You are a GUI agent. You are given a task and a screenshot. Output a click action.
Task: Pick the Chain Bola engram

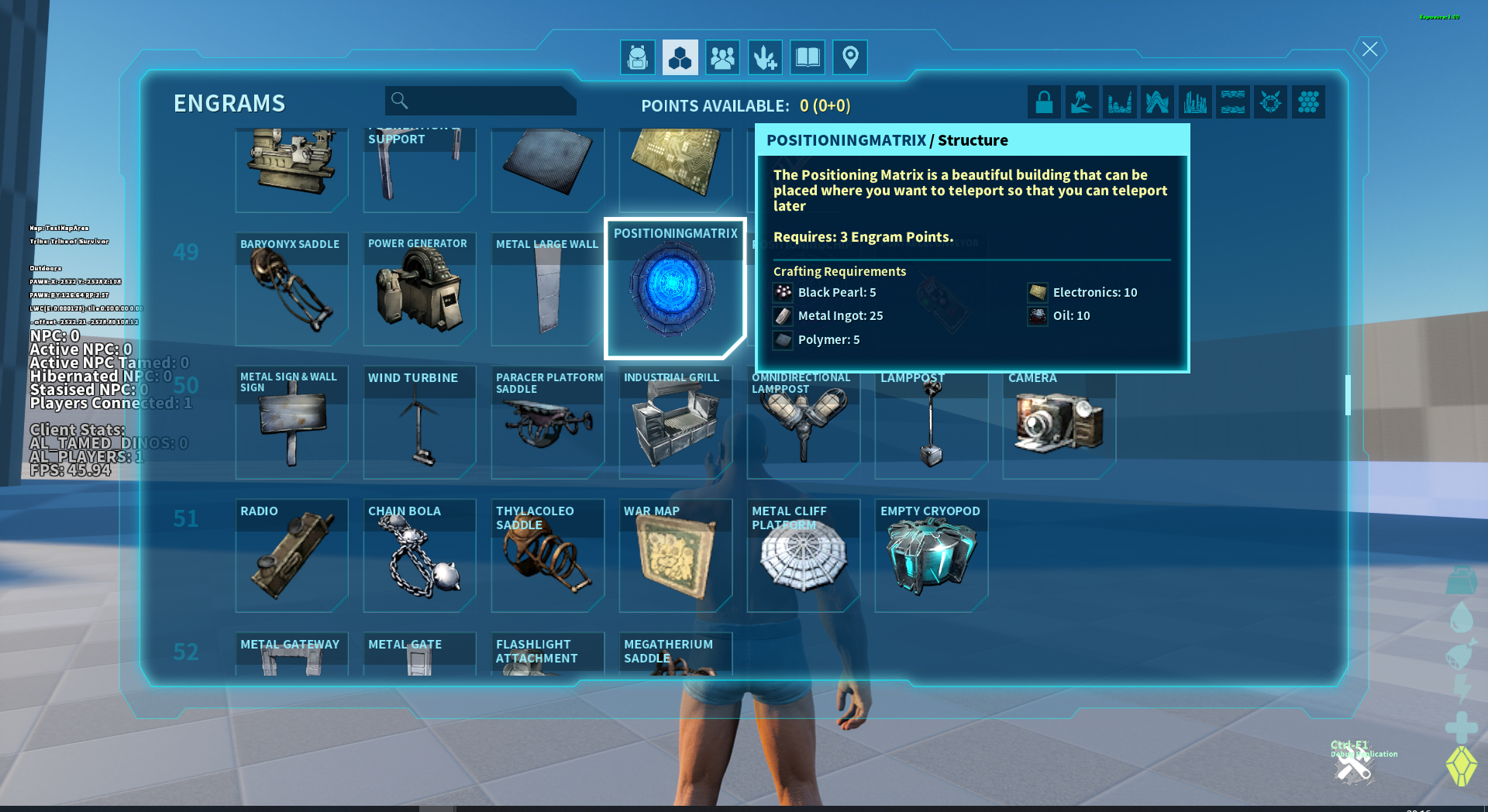(419, 556)
